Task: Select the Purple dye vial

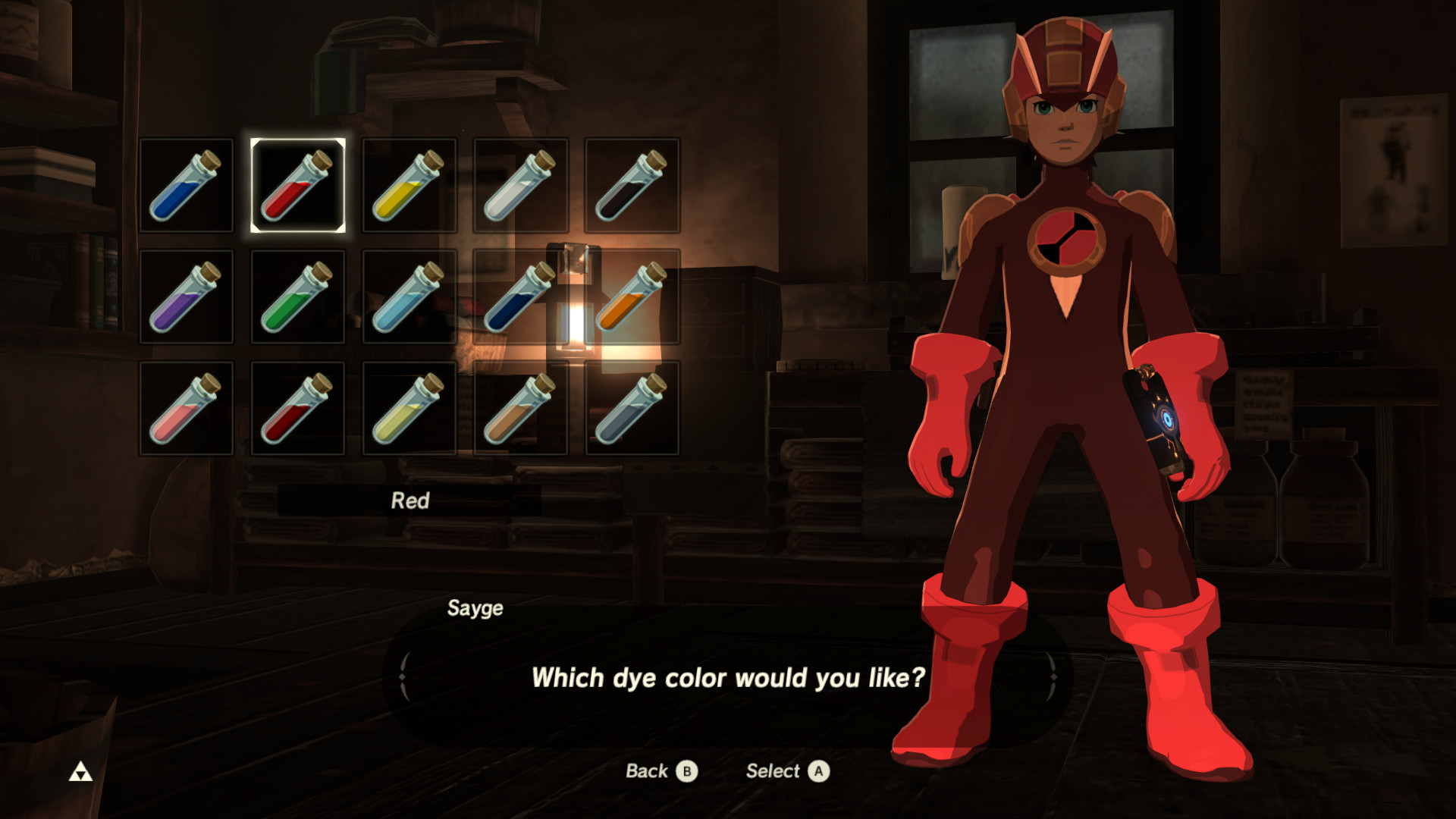Action: [186, 296]
